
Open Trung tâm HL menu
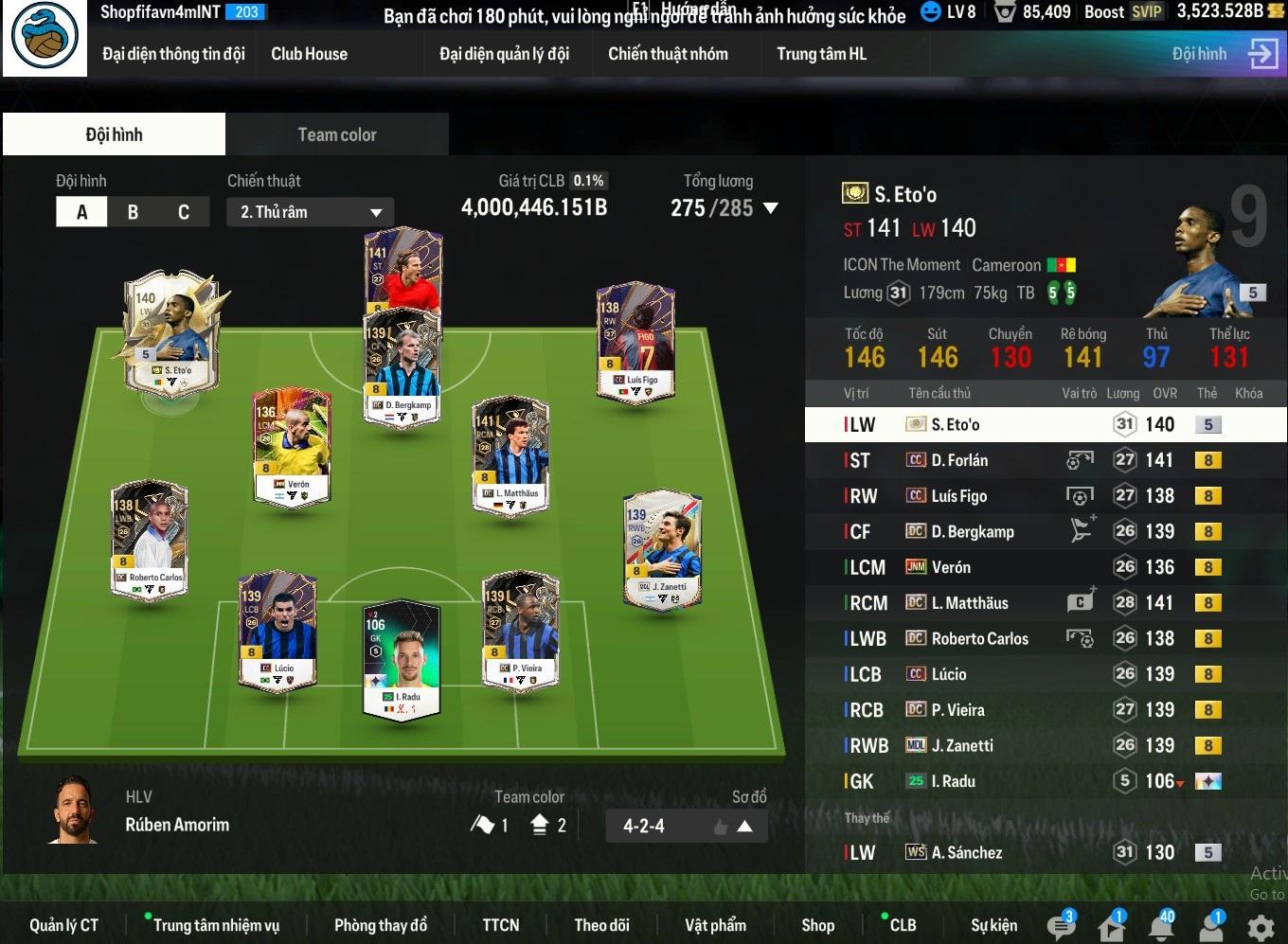[821, 54]
